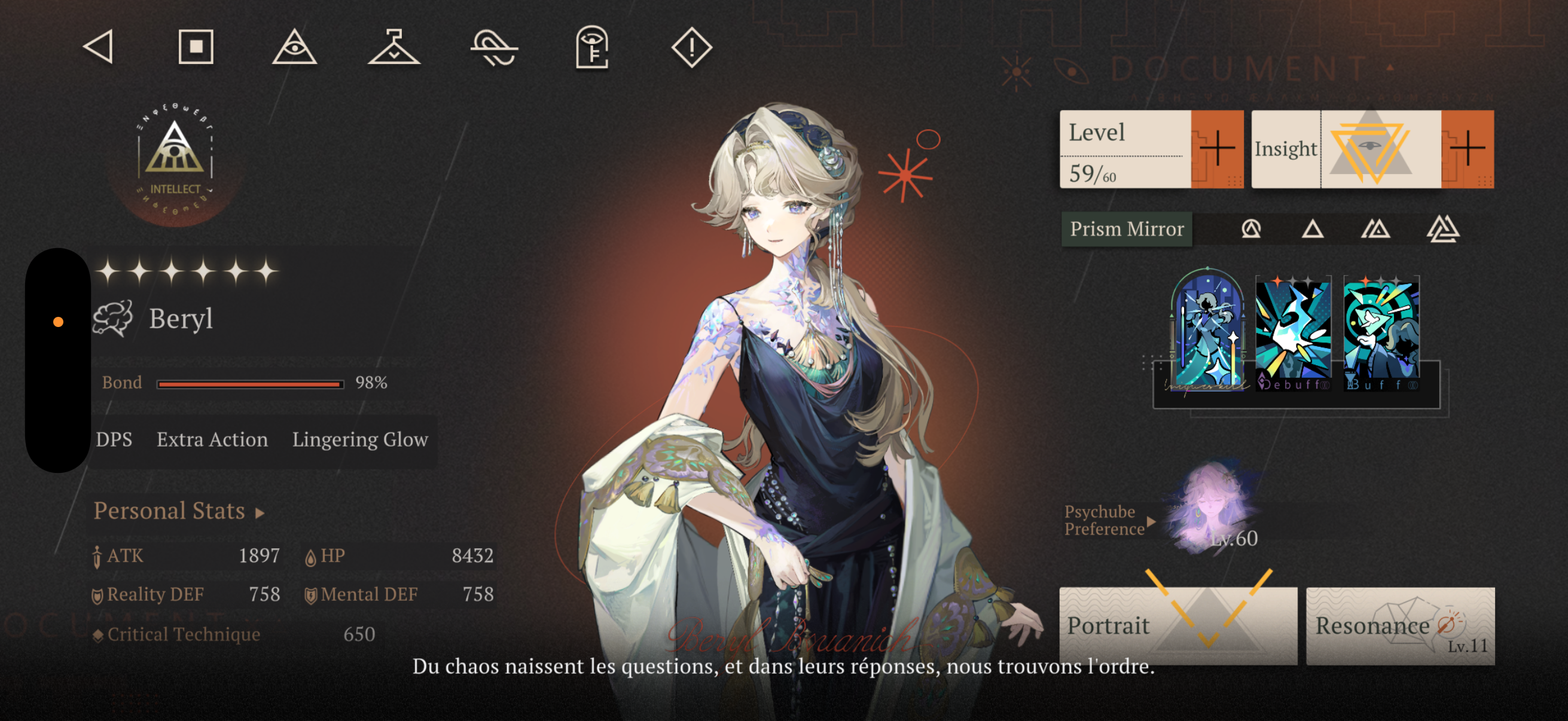Tap the square home icon

point(196,47)
